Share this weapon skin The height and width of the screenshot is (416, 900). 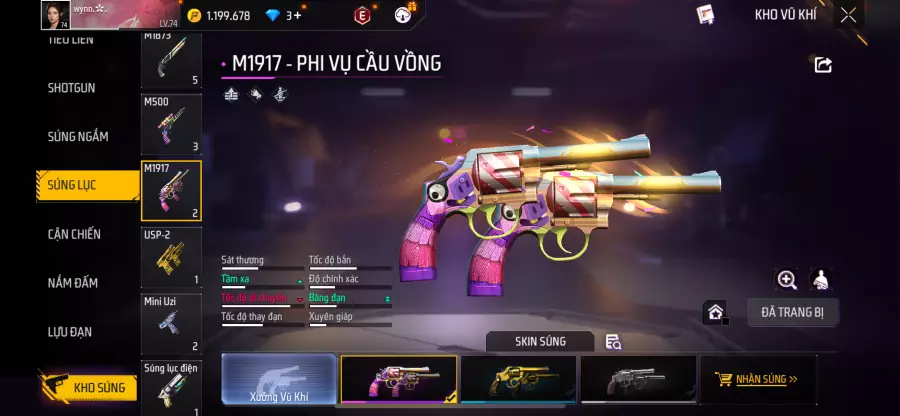click(823, 65)
